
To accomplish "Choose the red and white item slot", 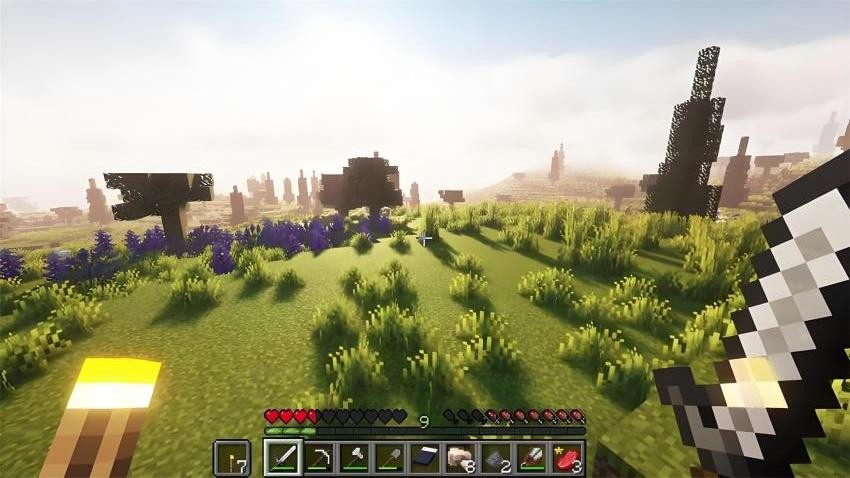I will coord(532,458).
